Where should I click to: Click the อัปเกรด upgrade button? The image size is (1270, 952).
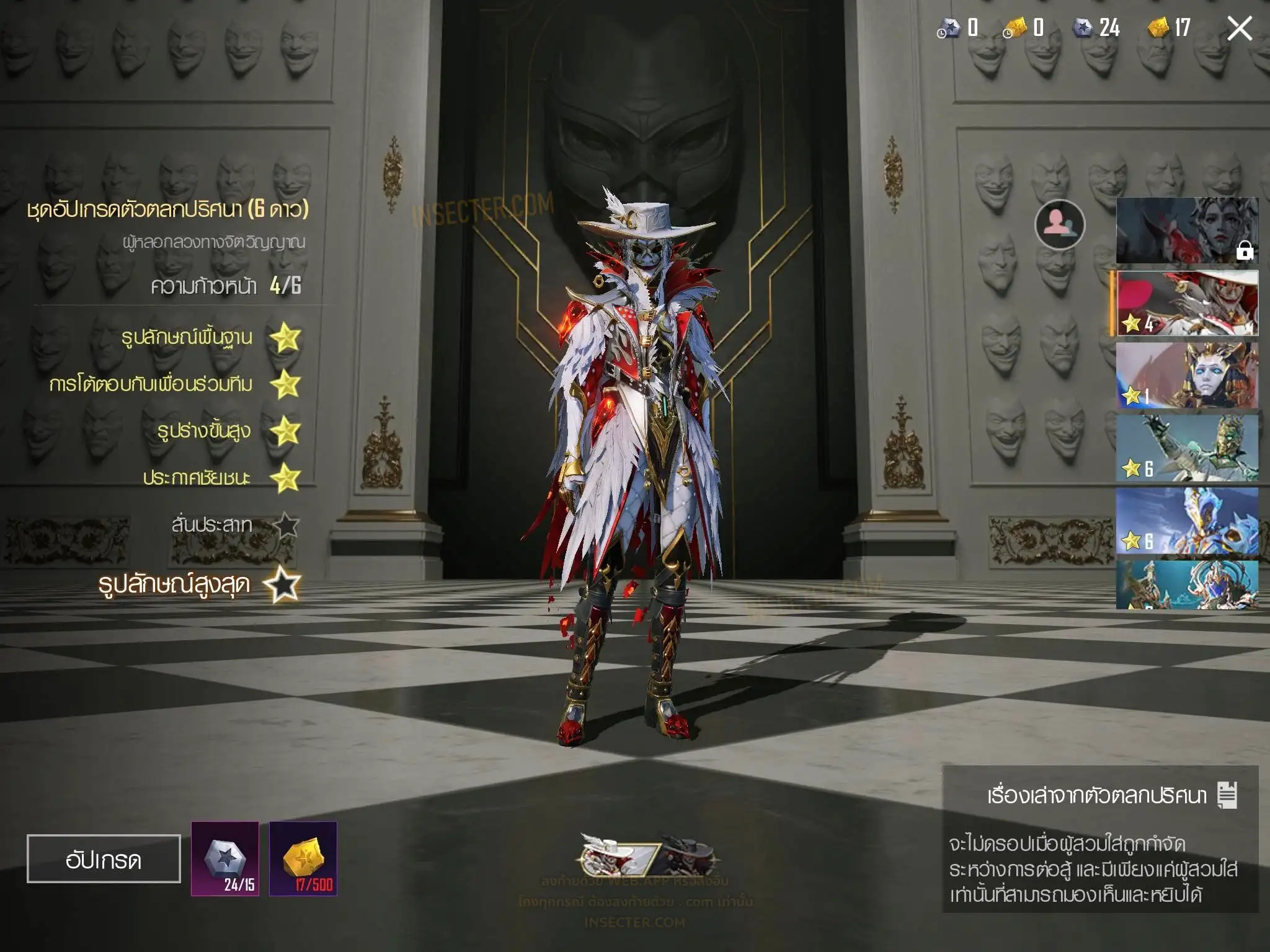coord(104,858)
